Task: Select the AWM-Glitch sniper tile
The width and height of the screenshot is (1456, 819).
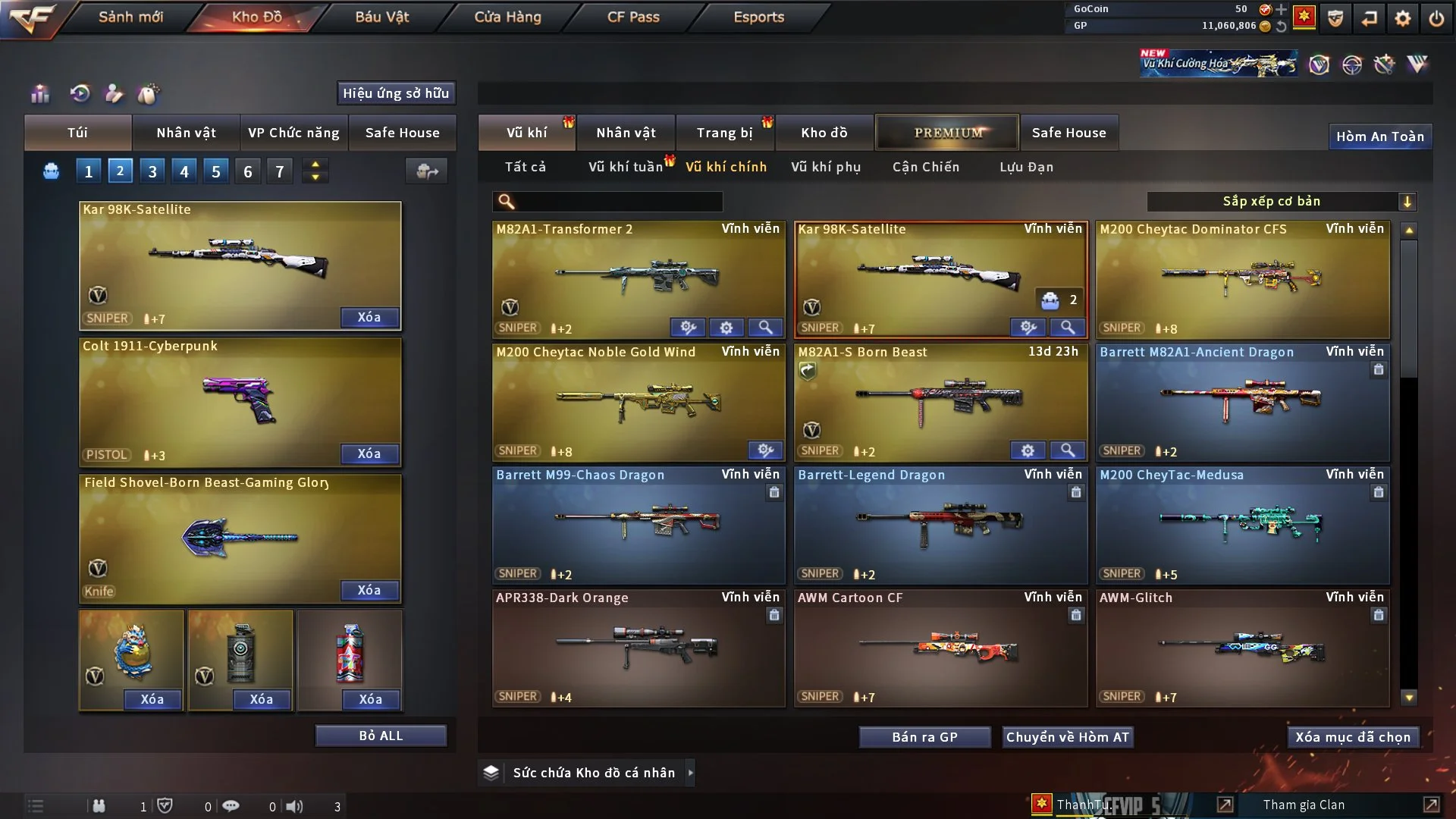Action: pos(1242,648)
